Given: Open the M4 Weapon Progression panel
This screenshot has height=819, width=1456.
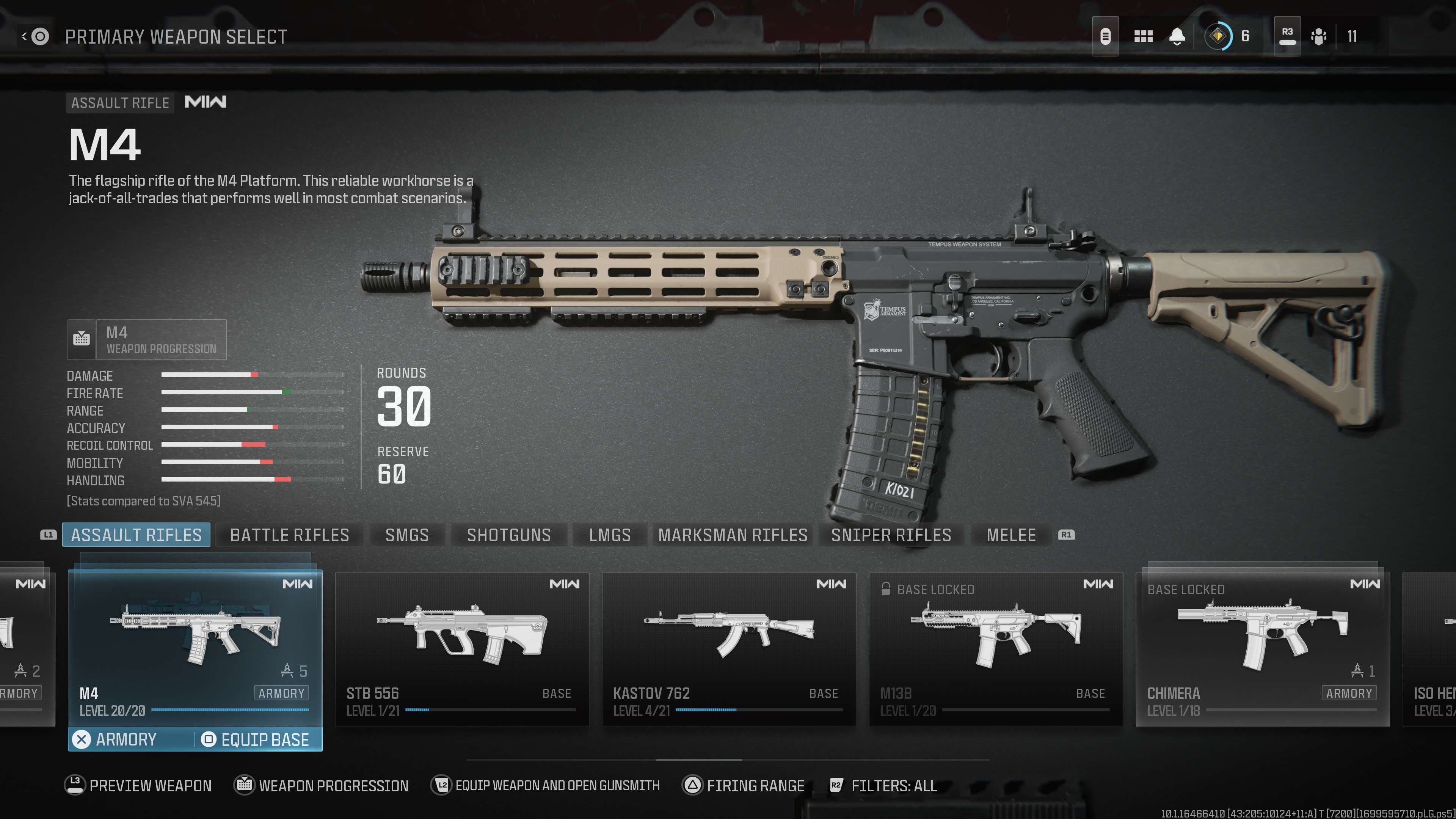Looking at the screenshot, I should click(x=147, y=340).
